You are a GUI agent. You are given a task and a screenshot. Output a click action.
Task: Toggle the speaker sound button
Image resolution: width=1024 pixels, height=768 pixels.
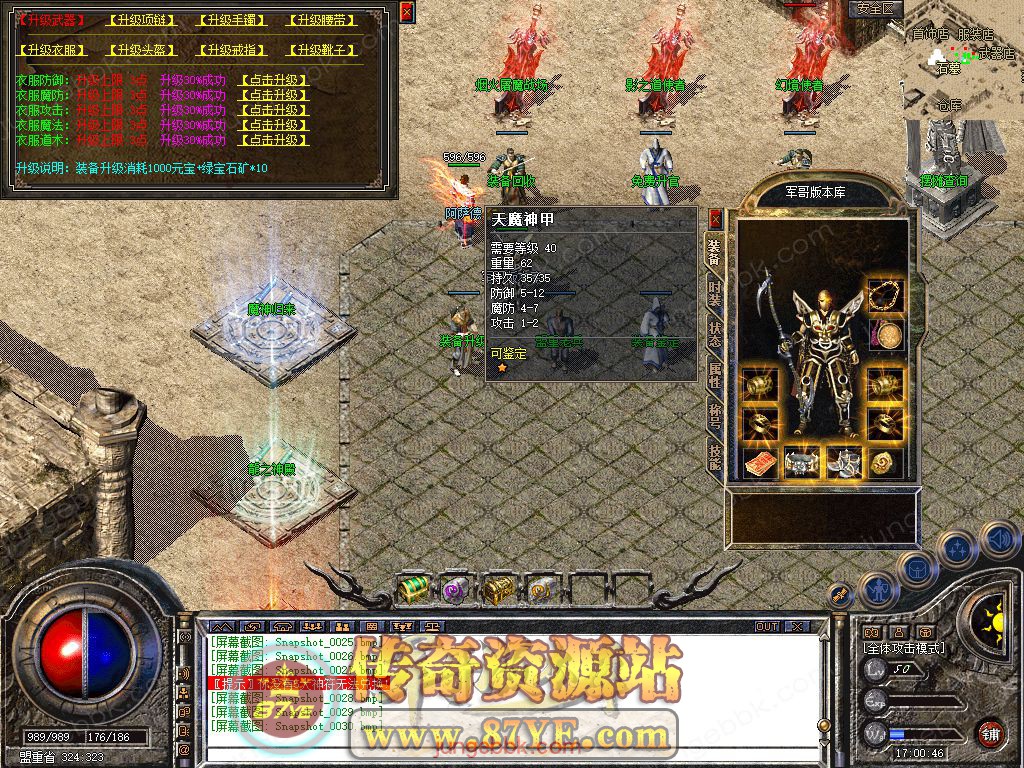click(999, 540)
